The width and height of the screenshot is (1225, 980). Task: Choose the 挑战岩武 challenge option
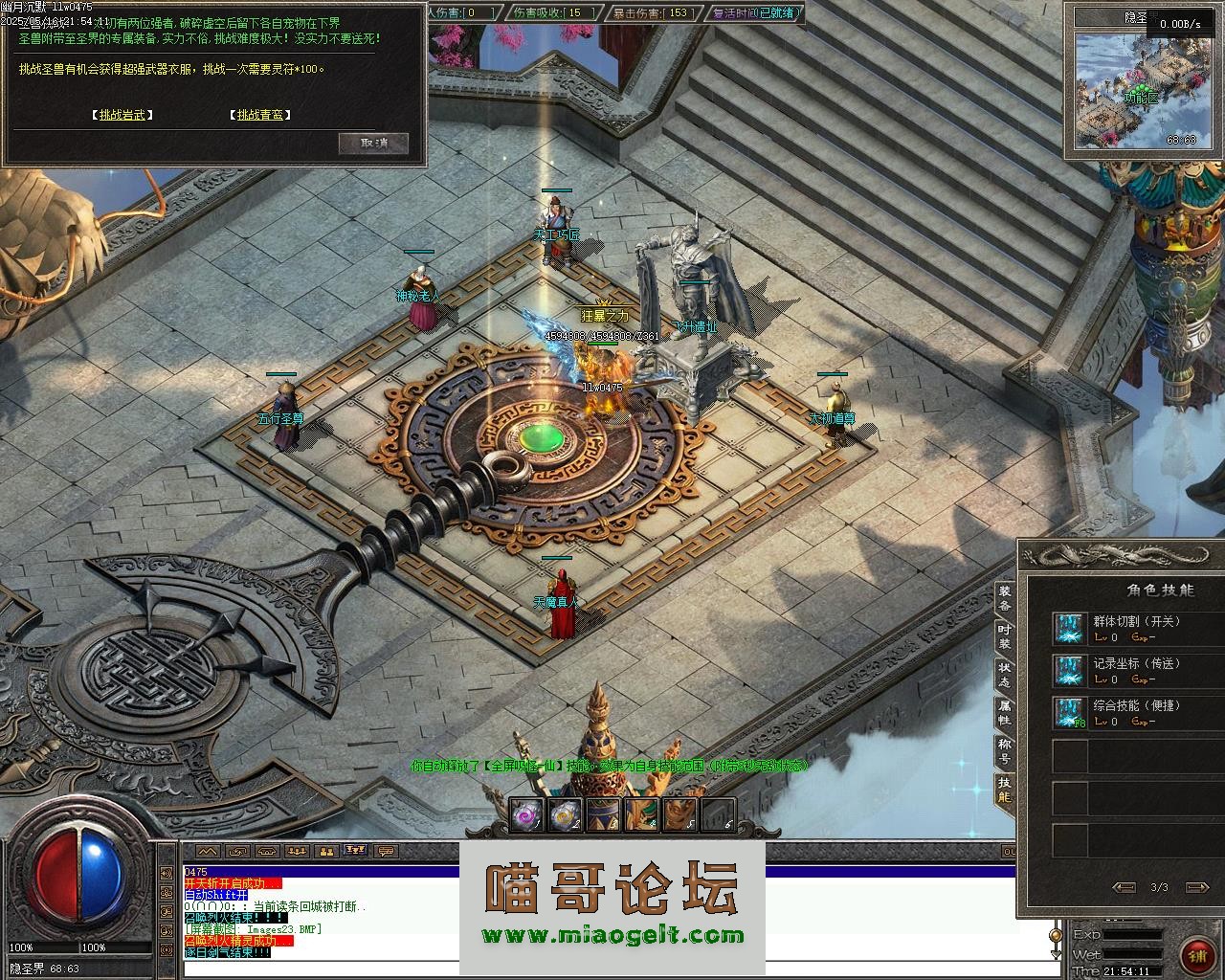[x=124, y=115]
